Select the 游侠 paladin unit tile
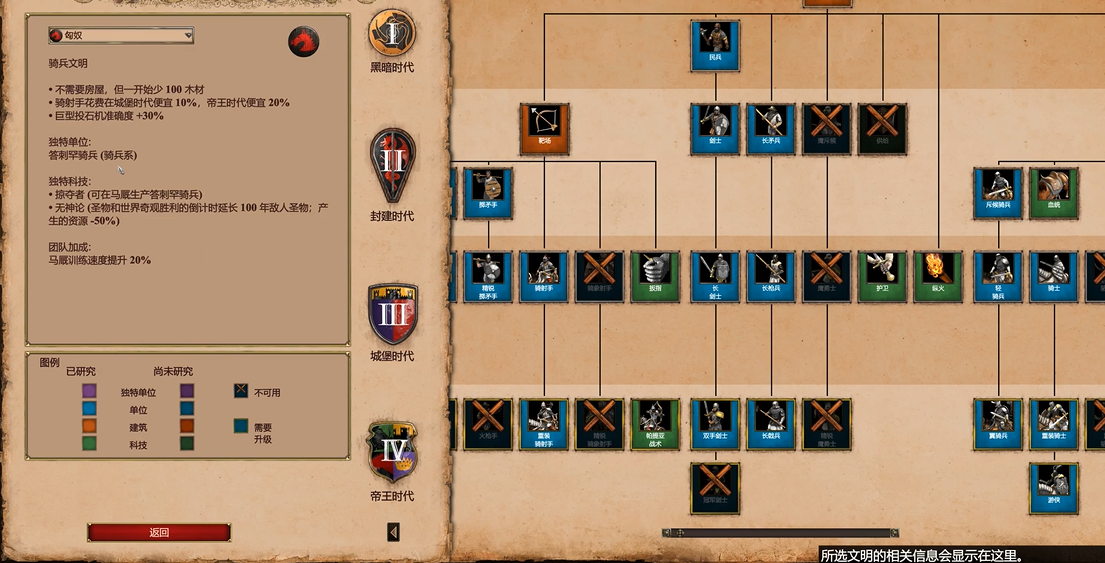 pyautogui.click(x=1054, y=488)
